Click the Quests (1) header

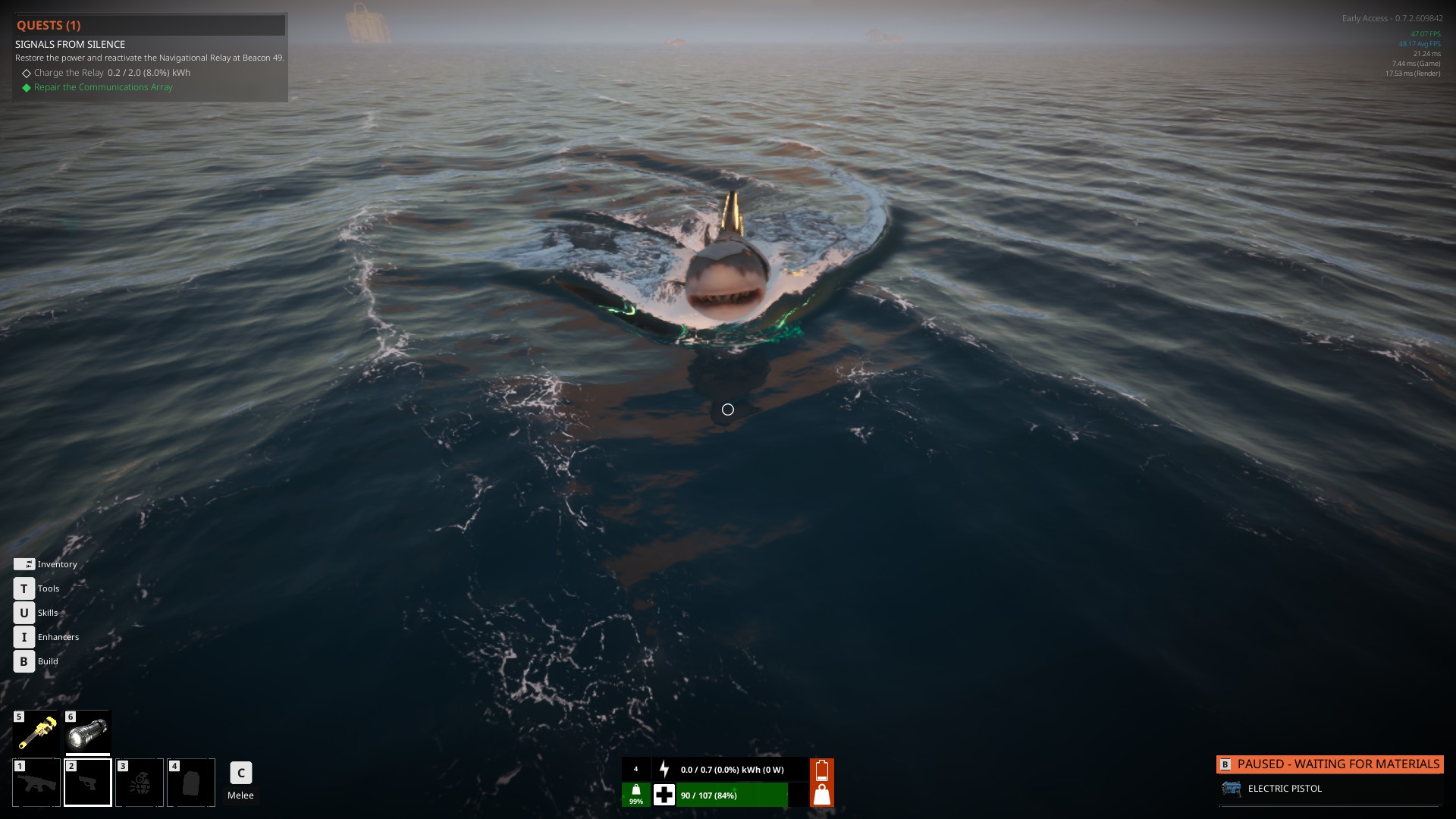(49, 25)
